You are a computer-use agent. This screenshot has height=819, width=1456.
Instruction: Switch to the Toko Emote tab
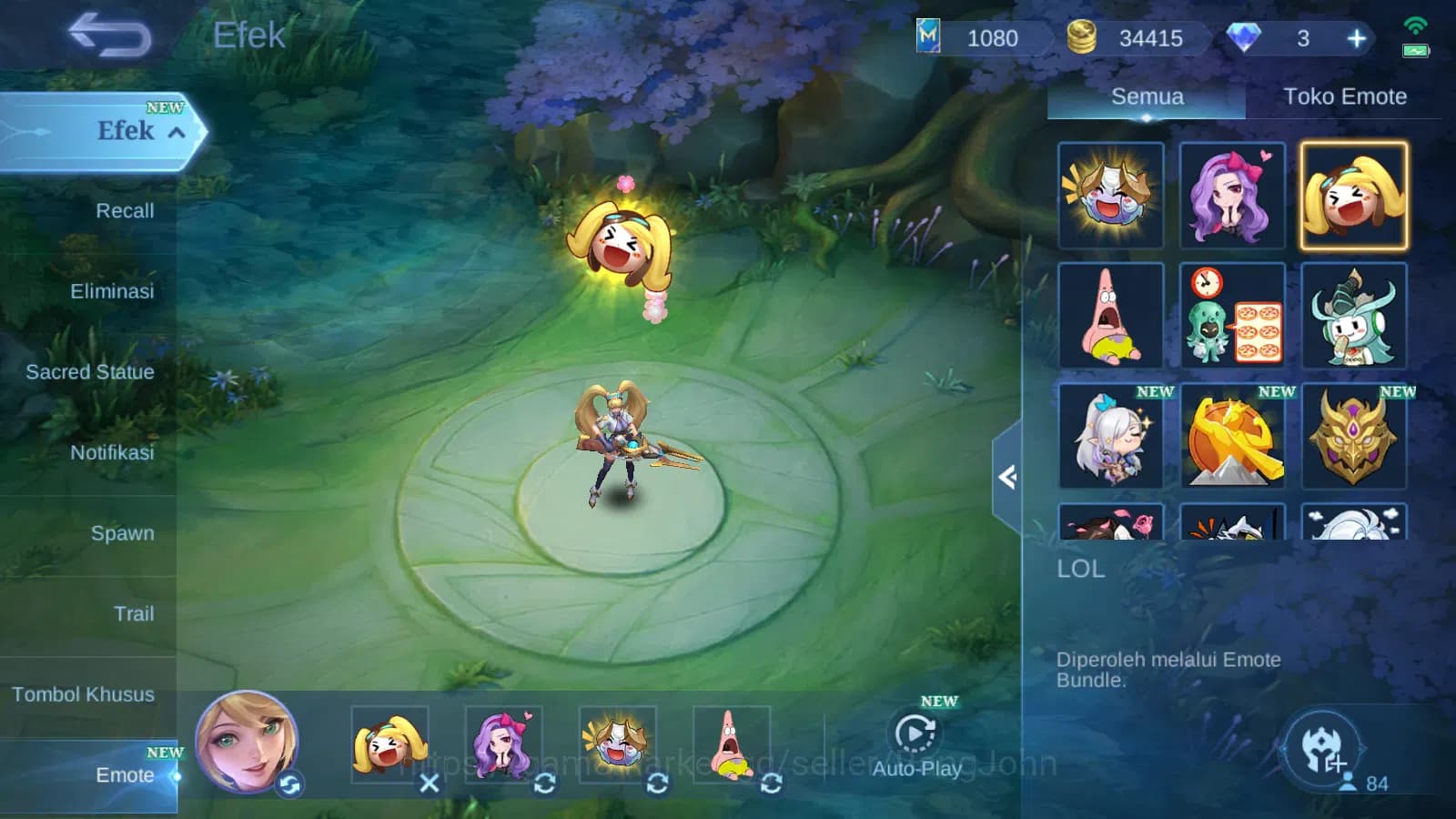coord(1344,96)
